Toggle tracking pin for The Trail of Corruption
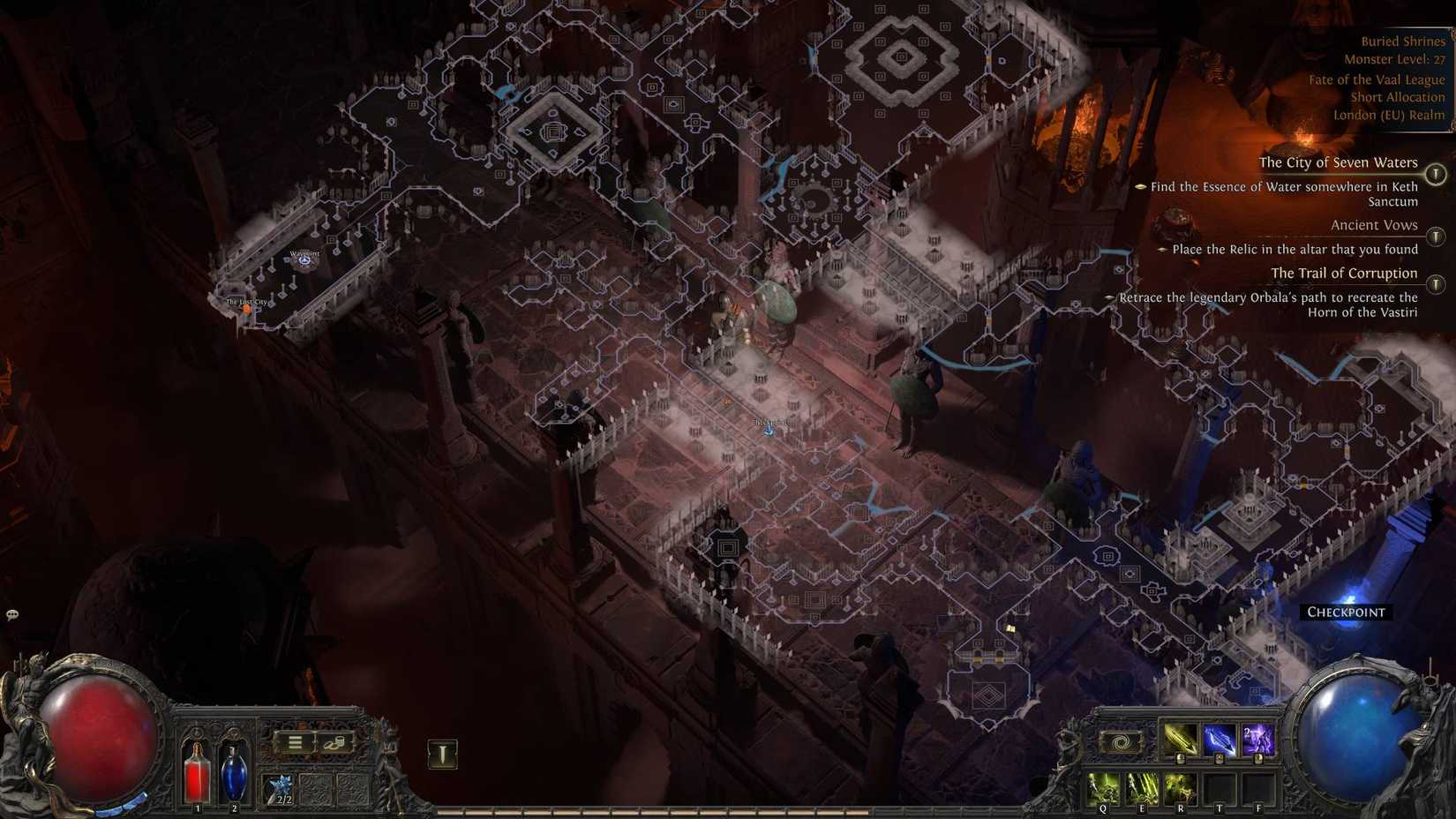This screenshot has width=1456, height=819. pos(1436,284)
